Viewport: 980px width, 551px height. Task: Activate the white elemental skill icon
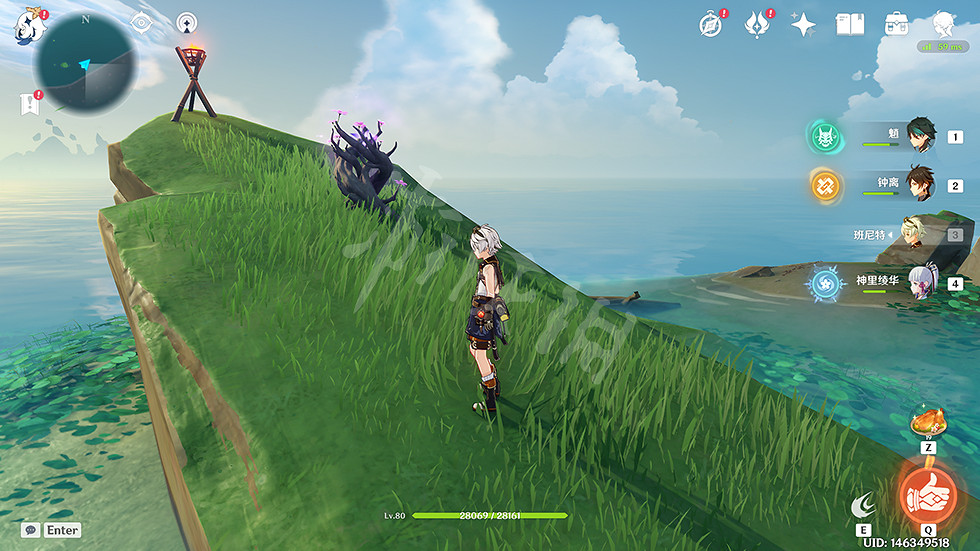(862, 506)
